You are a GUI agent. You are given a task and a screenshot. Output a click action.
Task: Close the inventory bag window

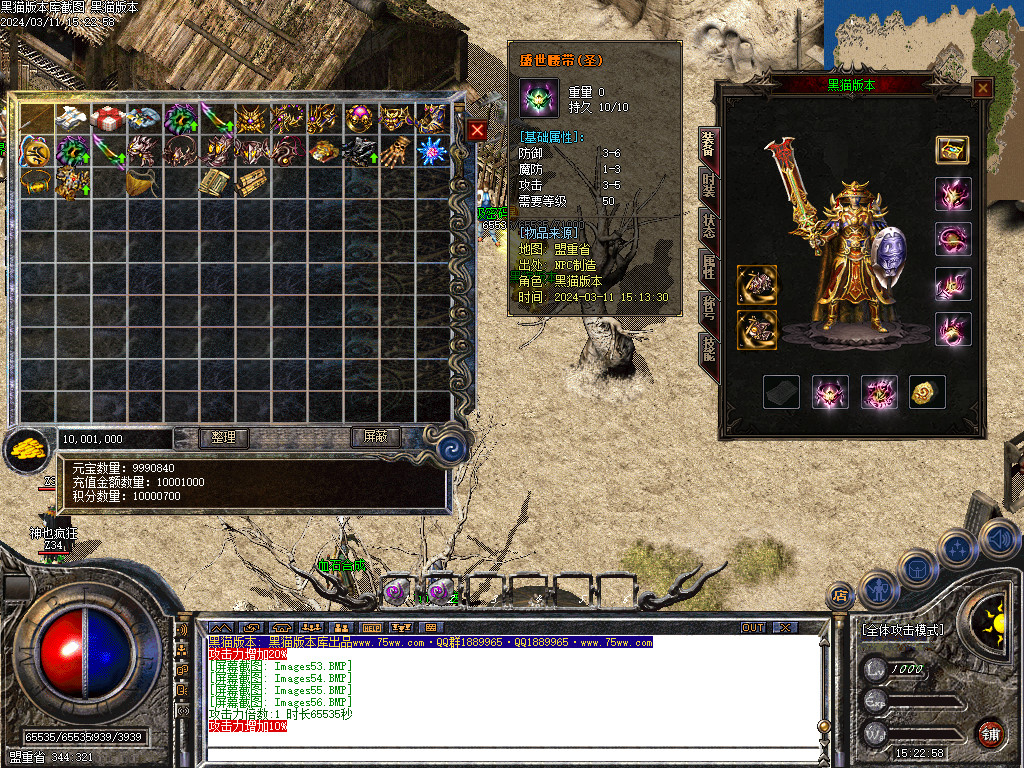point(477,131)
